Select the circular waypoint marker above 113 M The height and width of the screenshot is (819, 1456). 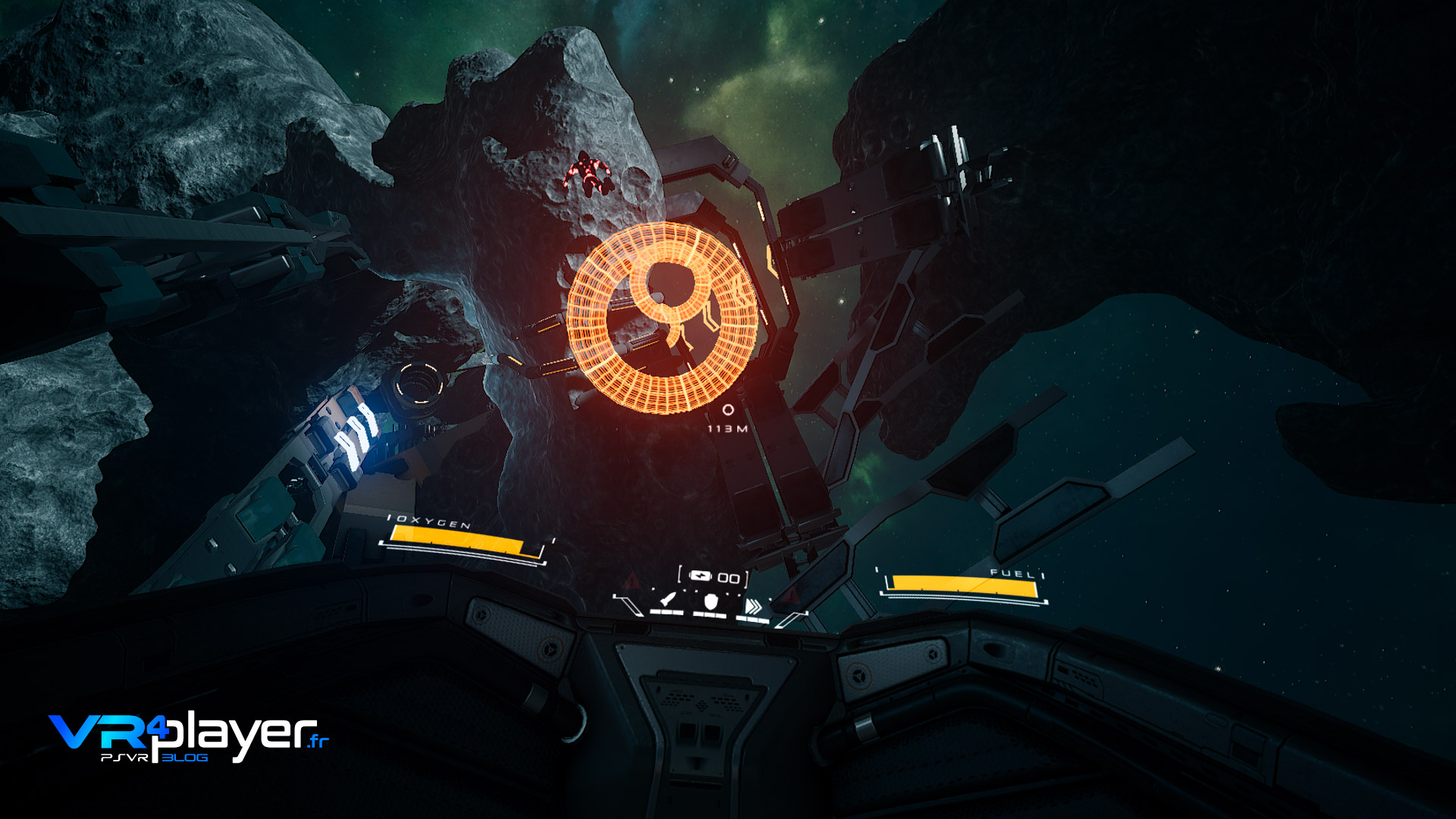click(x=729, y=409)
